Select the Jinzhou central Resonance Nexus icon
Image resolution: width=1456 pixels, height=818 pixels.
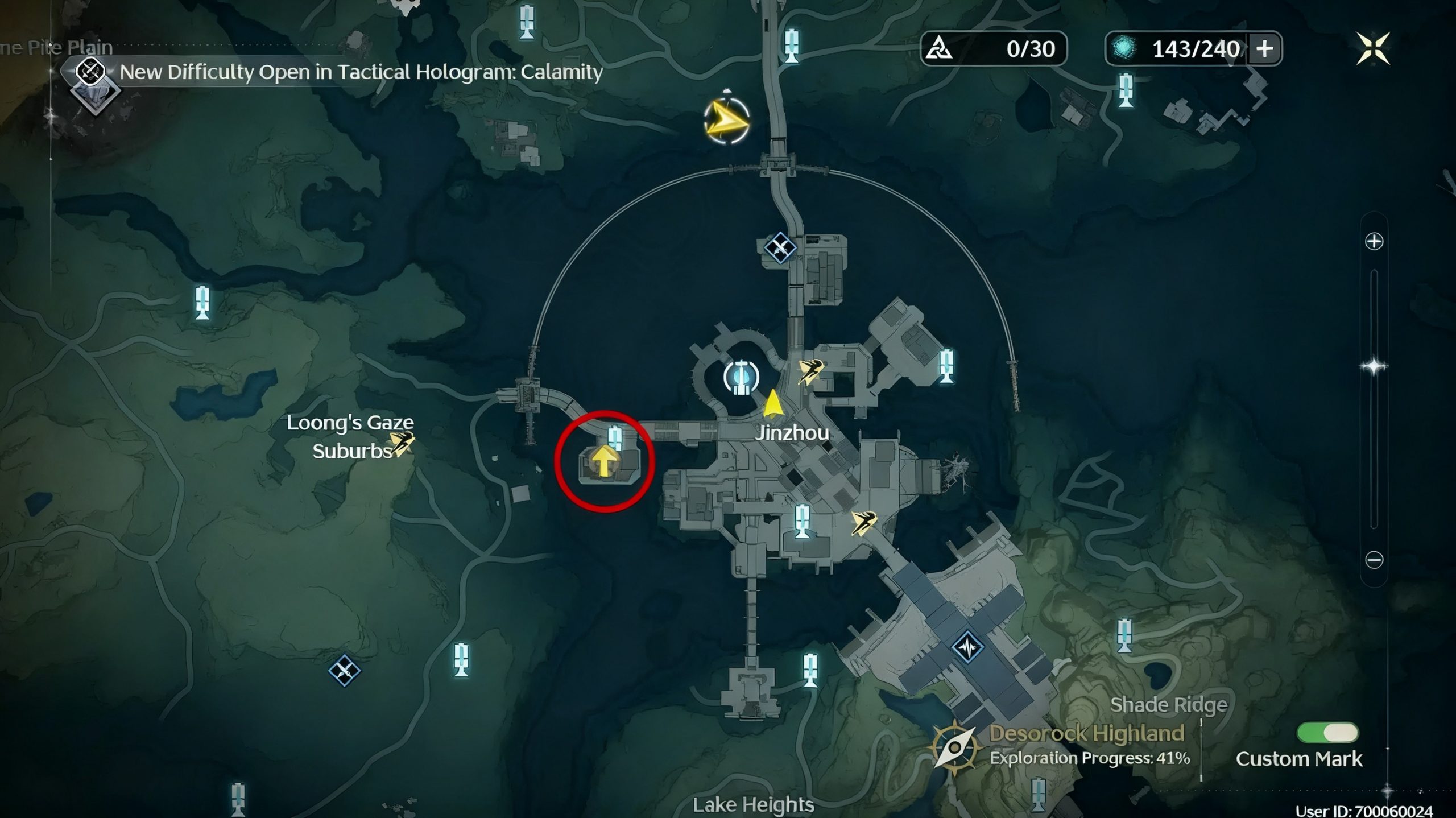click(x=741, y=377)
